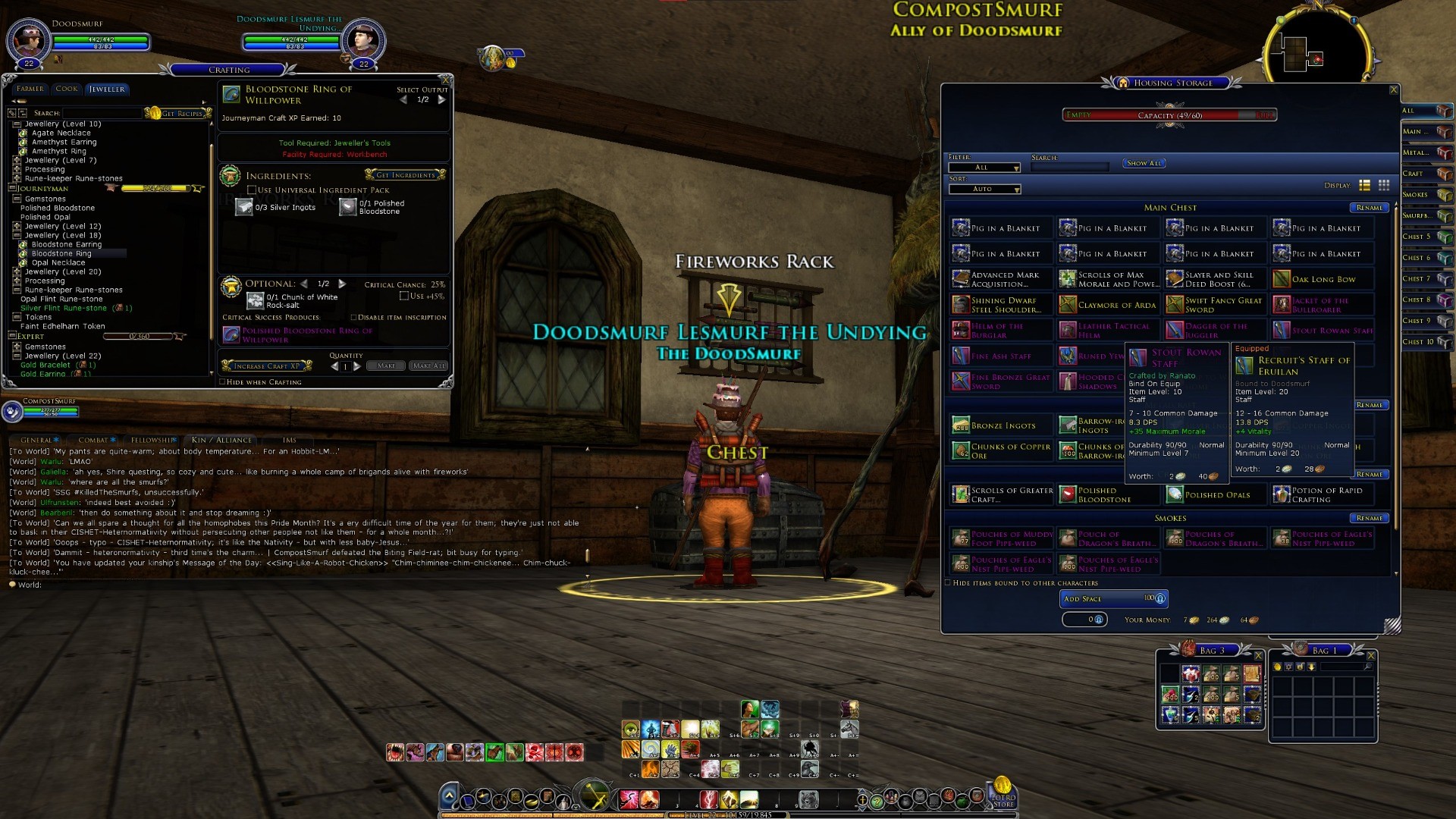This screenshot has height=819, width=1456.
Task: Click the Make All button
Action: pos(428,366)
